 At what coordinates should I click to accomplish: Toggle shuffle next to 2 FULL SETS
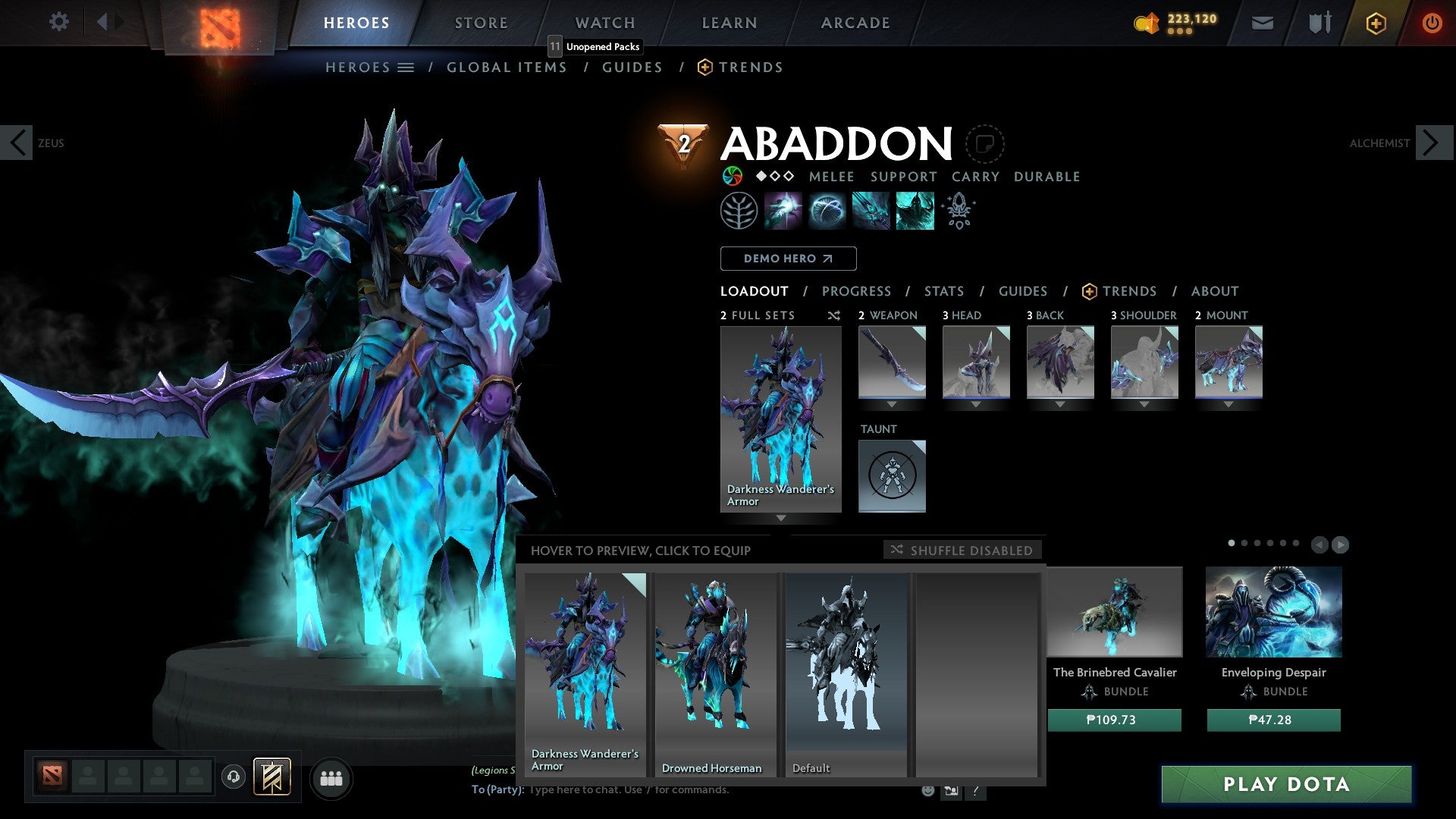click(833, 316)
